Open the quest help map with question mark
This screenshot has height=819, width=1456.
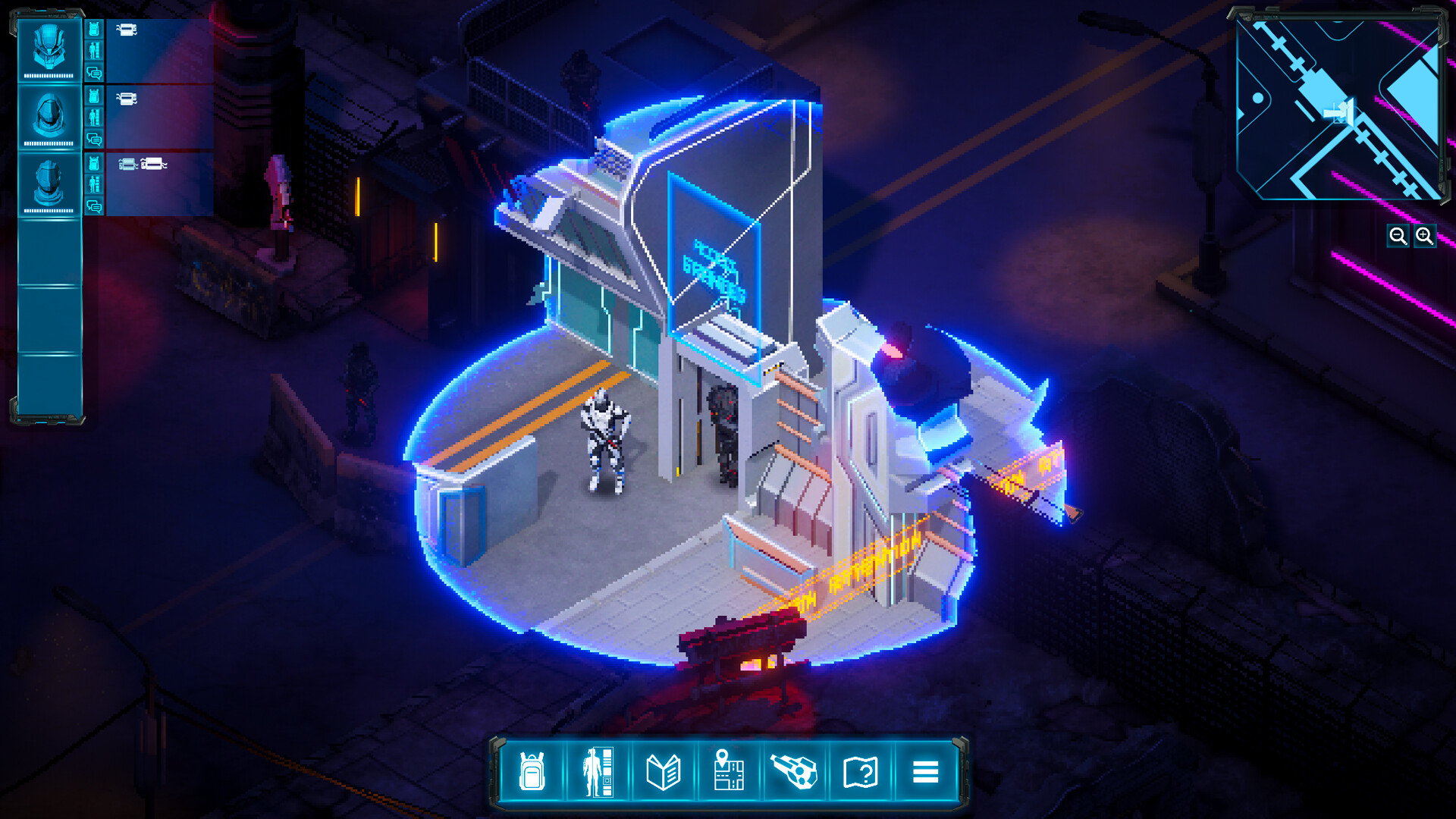859,773
